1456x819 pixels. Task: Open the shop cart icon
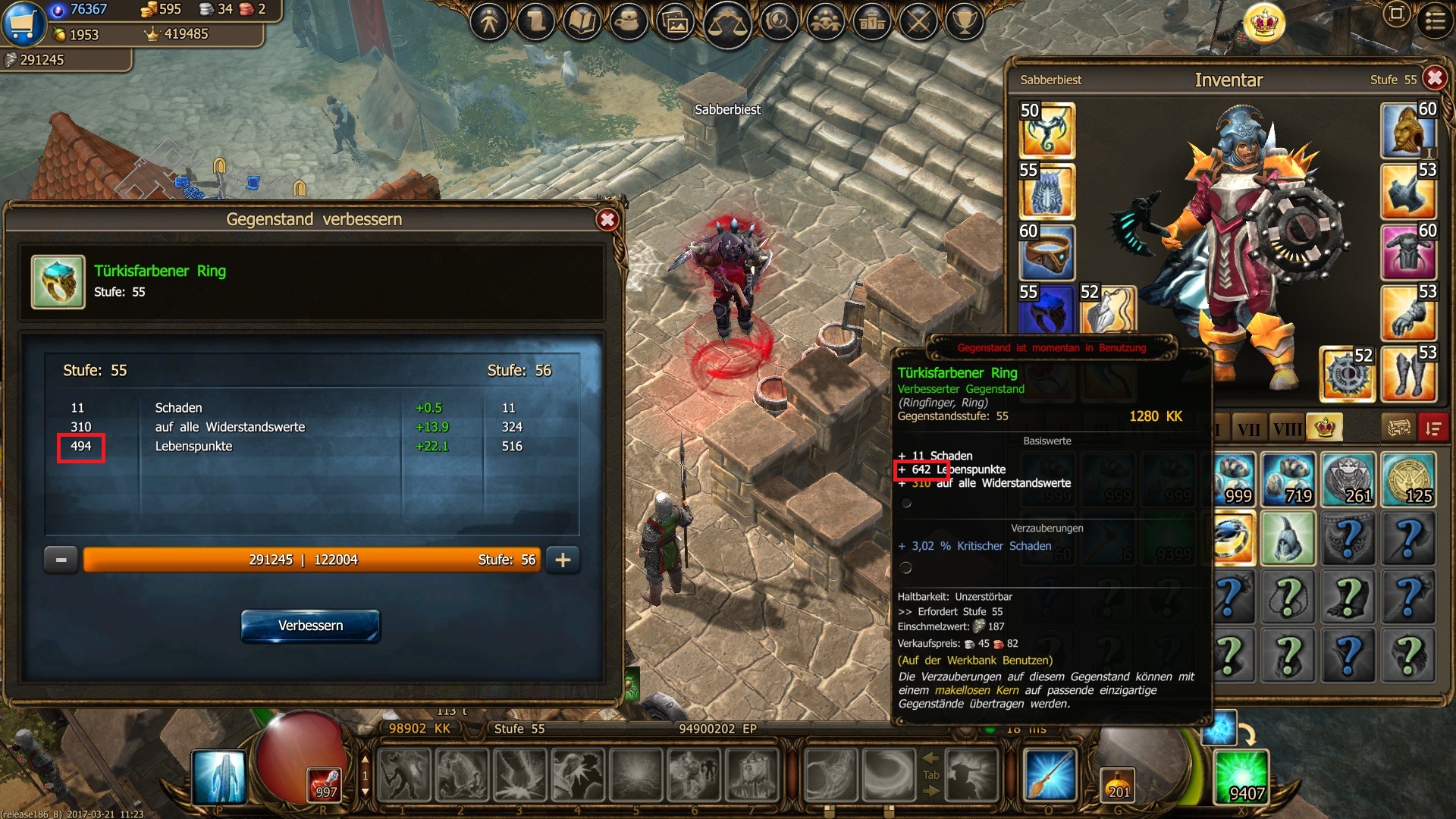point(23,23)
